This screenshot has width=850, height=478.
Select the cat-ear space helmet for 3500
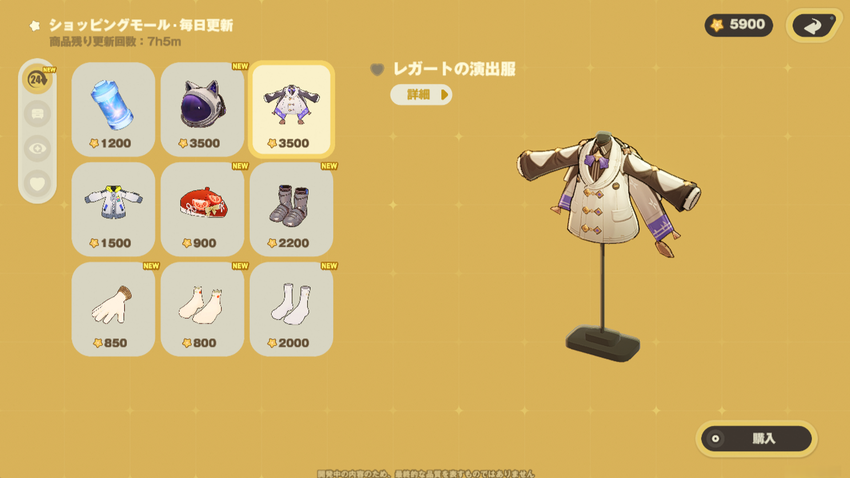pyautogui.click(x=202, y=108)
